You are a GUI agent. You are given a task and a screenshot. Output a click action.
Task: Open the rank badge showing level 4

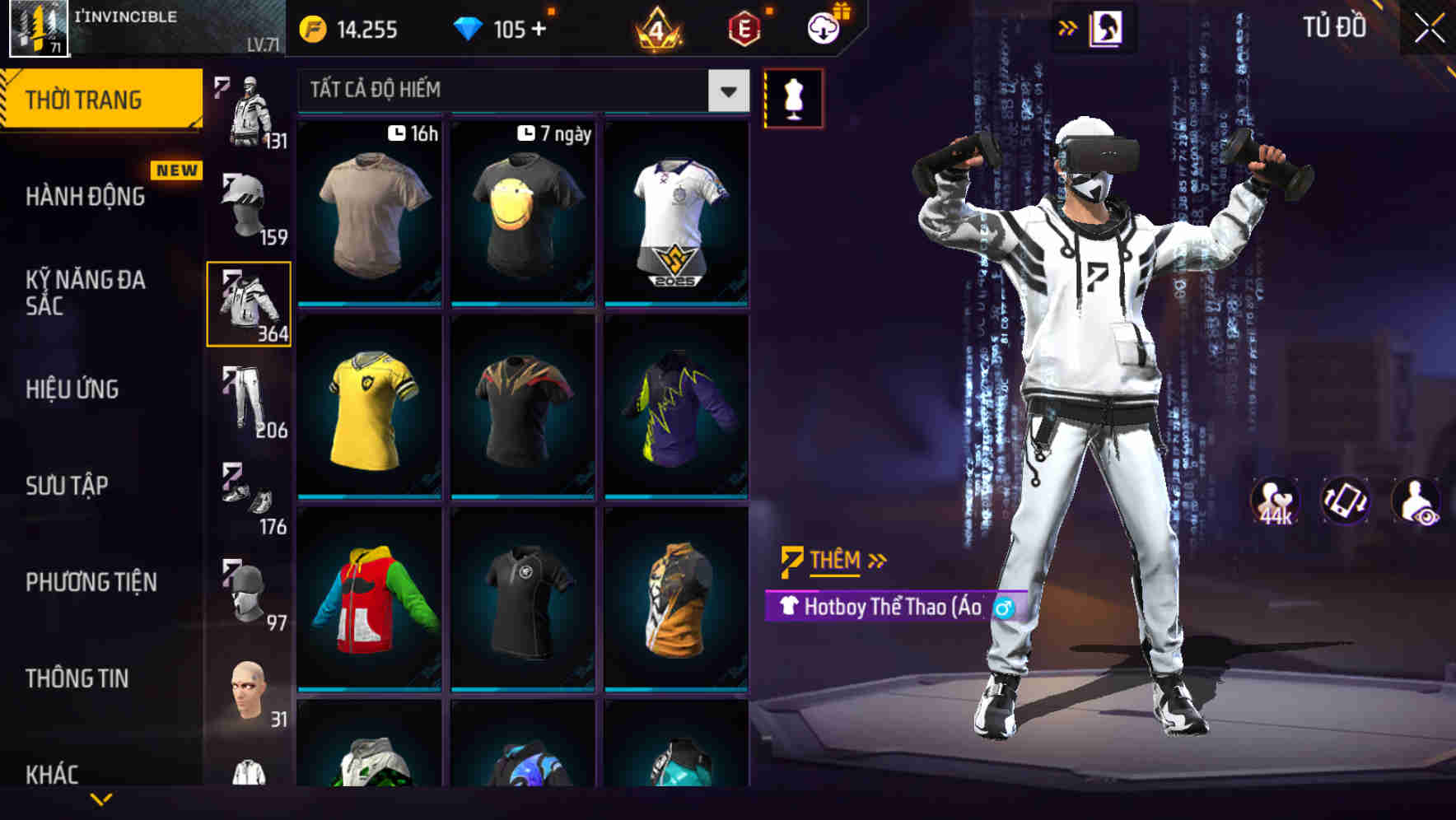click(658, 27)
